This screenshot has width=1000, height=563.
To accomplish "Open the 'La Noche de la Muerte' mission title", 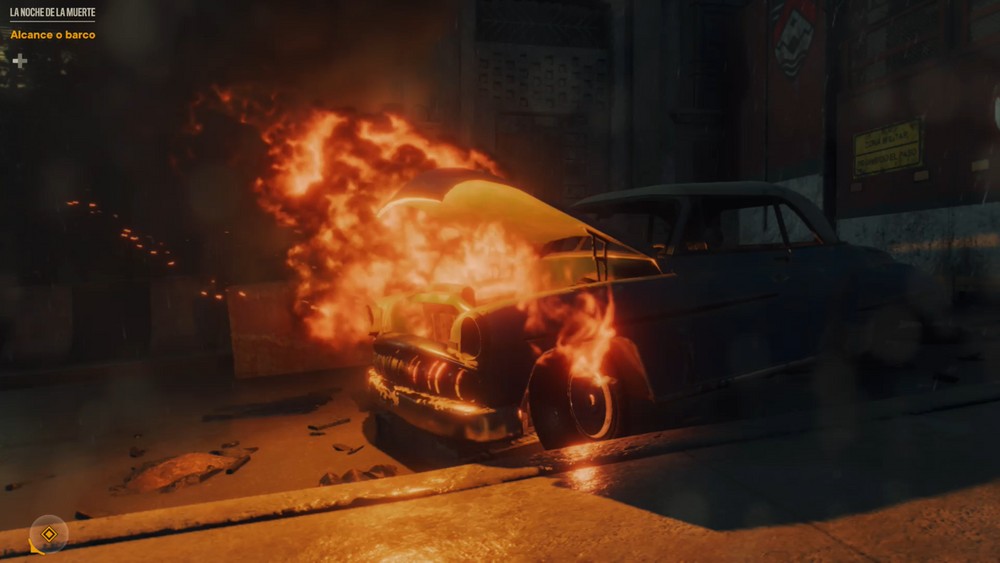I will [52, 12].
